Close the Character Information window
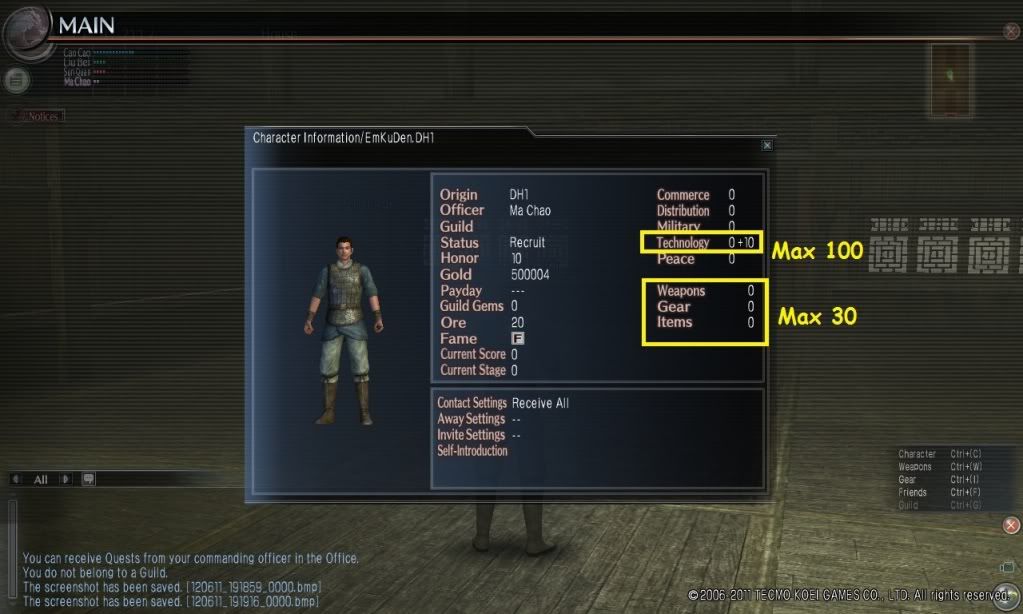 click(767, 145)
